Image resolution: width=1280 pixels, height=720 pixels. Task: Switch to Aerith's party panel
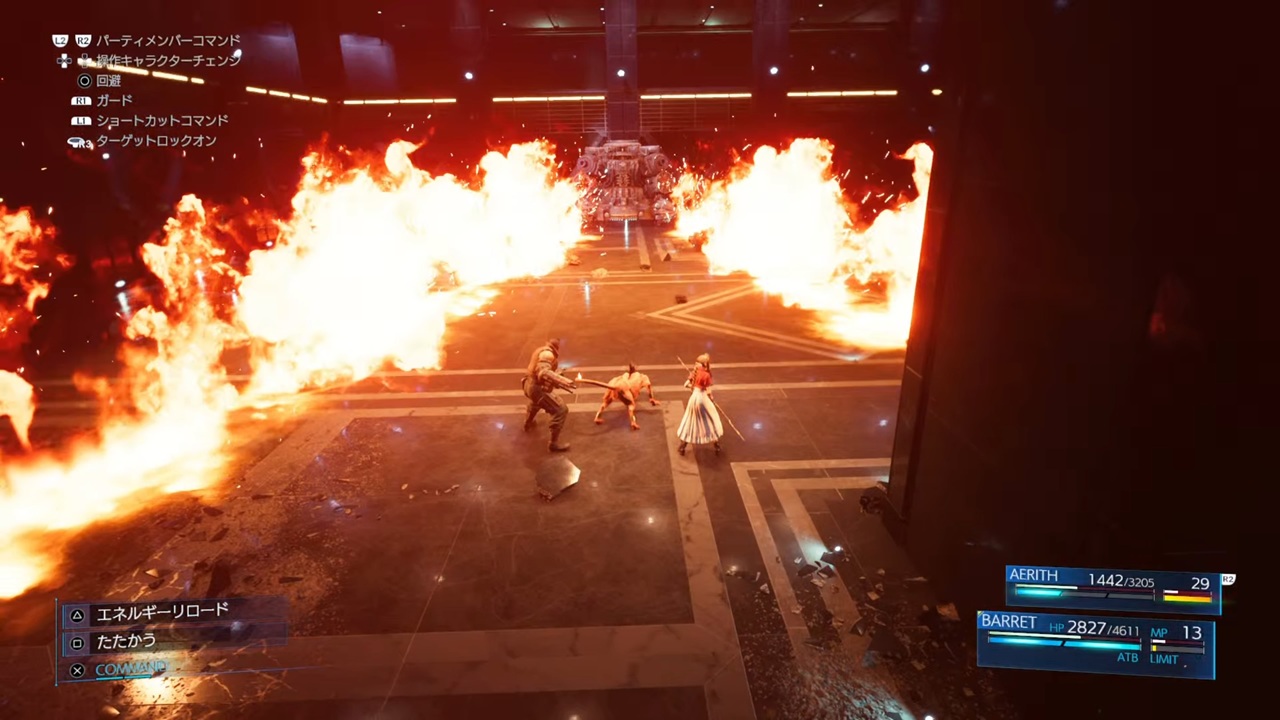coord(1112,587)
